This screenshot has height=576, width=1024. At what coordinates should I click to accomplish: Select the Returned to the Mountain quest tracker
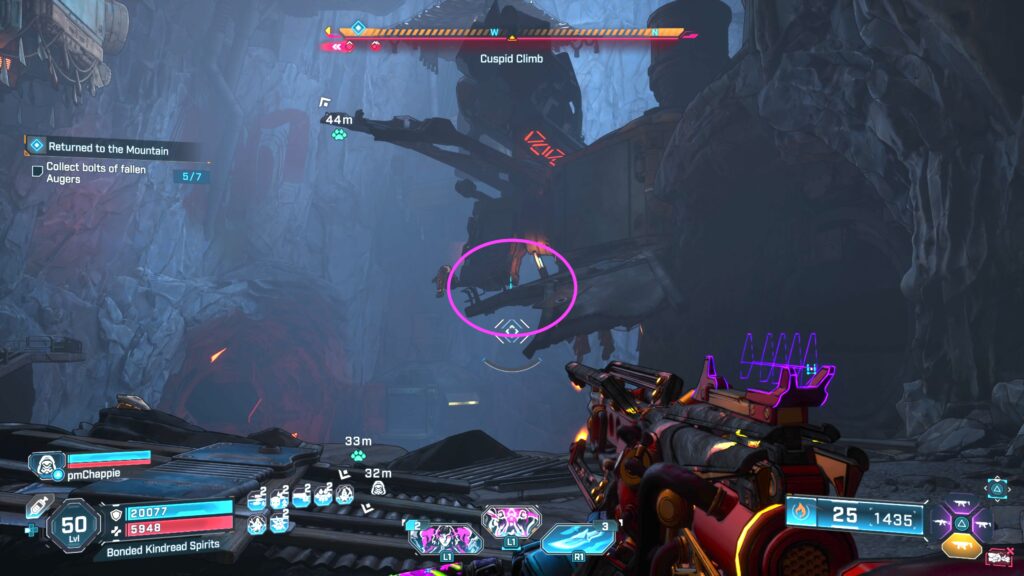[x=108, y=148]
